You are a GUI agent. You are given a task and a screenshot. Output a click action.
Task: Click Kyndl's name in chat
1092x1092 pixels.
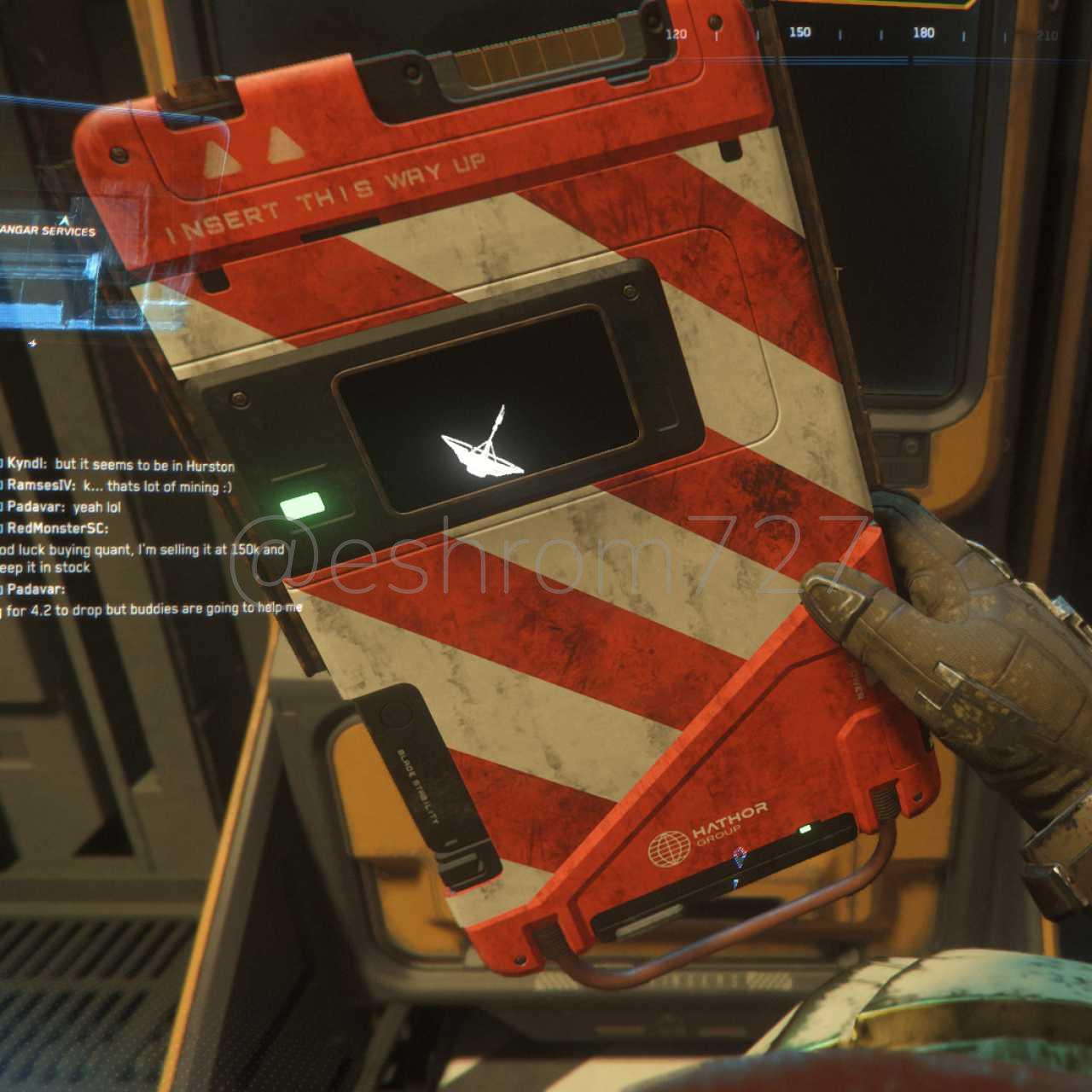(x=26, y=465)
